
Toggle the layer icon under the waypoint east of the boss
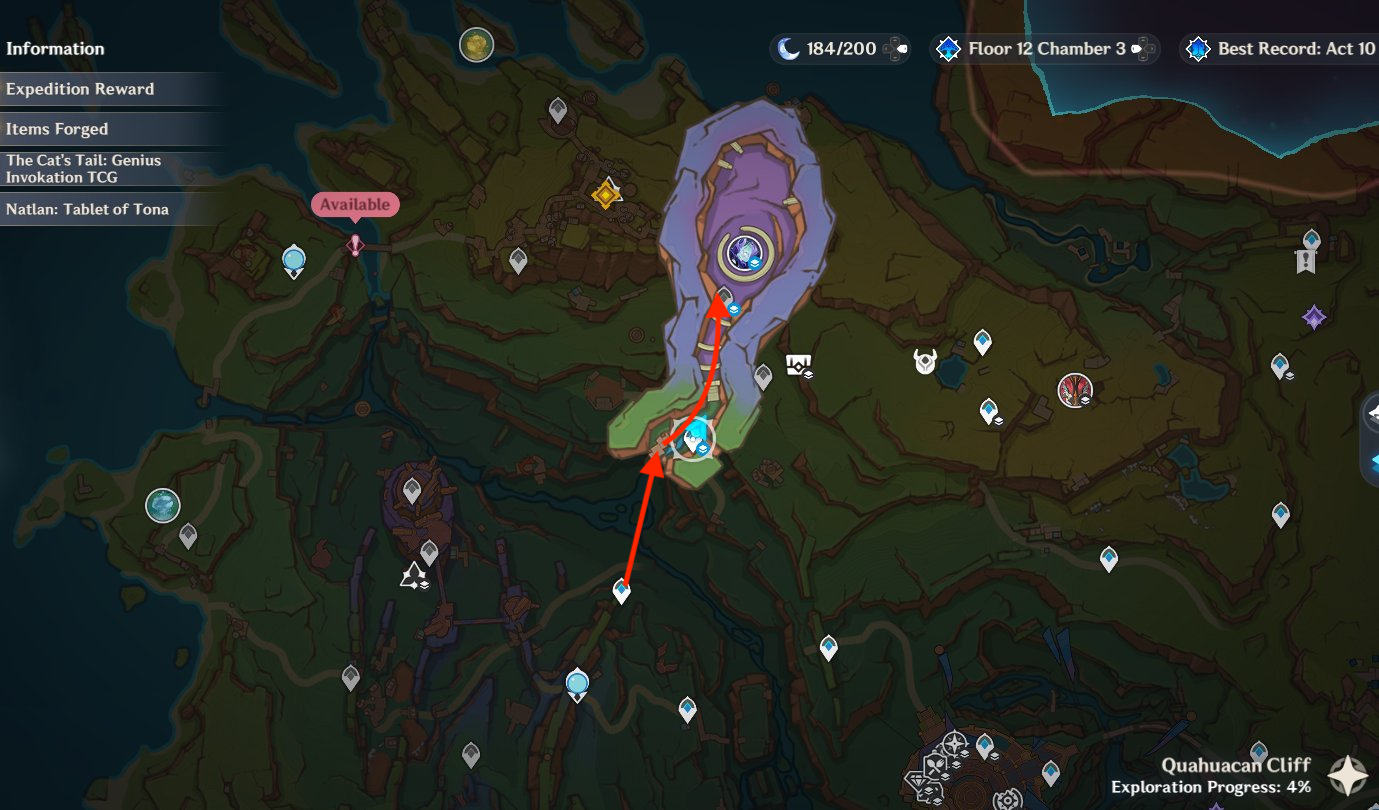click(x=999, y=420)
